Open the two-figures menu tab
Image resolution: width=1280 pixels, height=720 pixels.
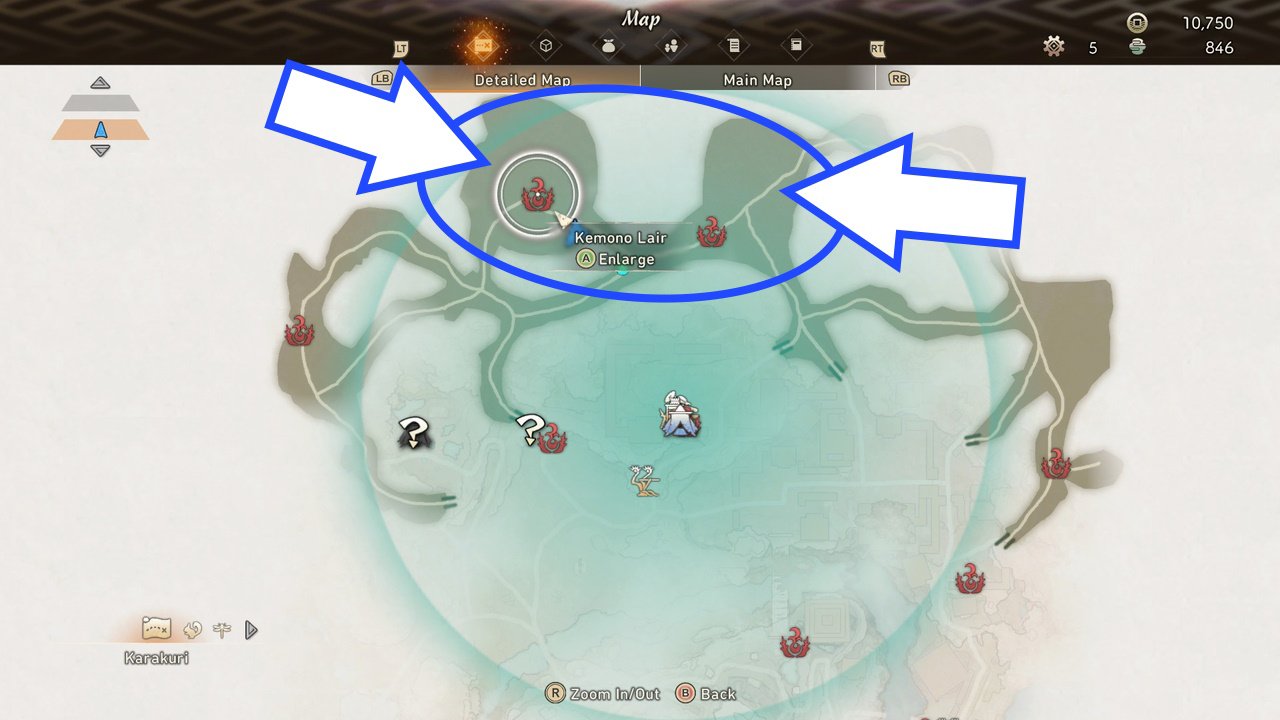671,45
